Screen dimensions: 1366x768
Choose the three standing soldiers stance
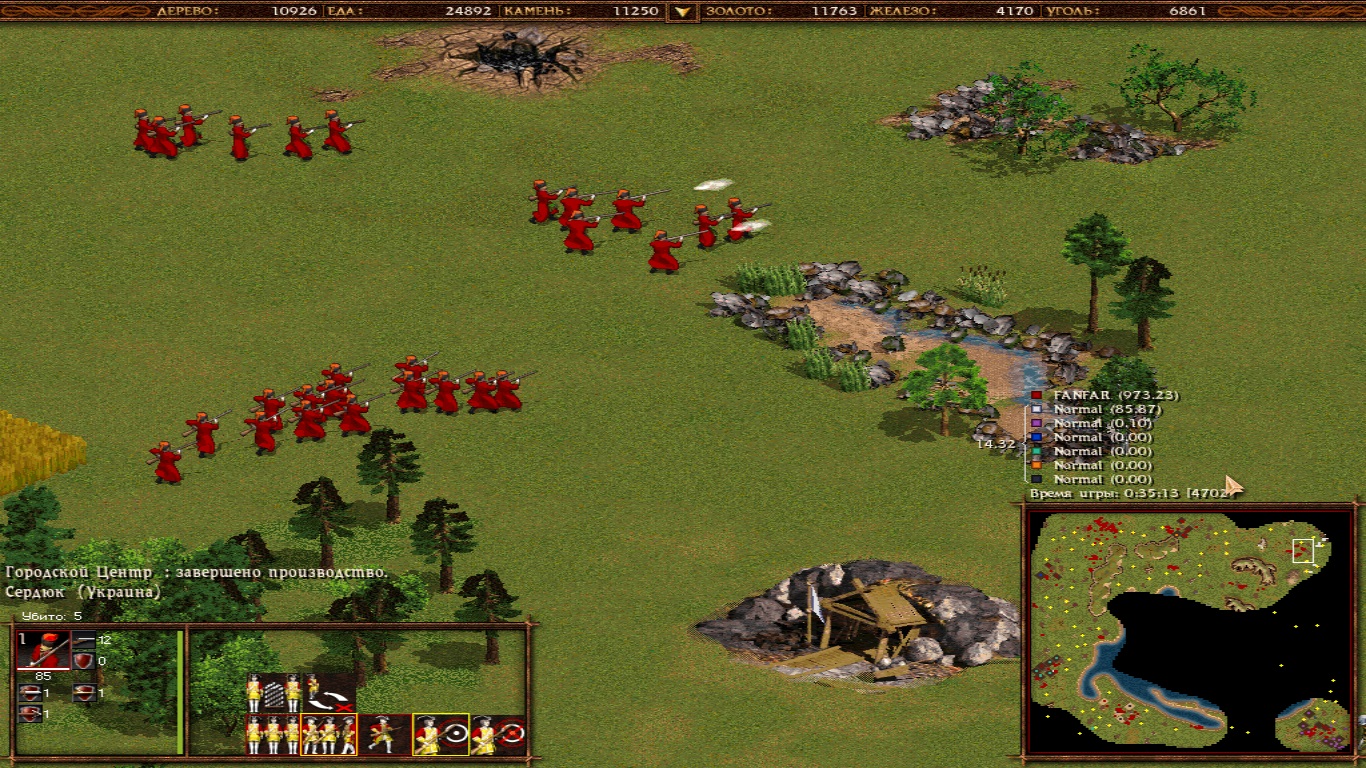273,735
